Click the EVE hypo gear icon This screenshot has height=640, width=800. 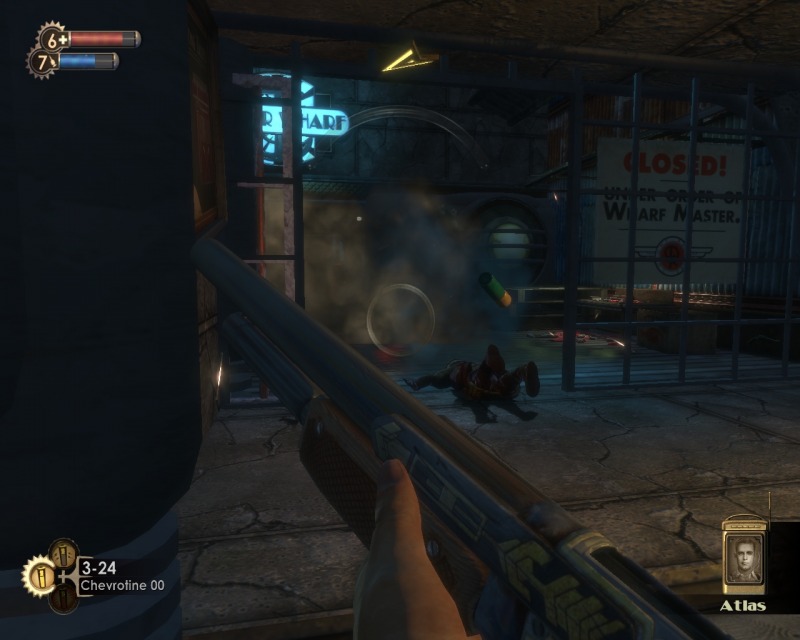(43, 62)
